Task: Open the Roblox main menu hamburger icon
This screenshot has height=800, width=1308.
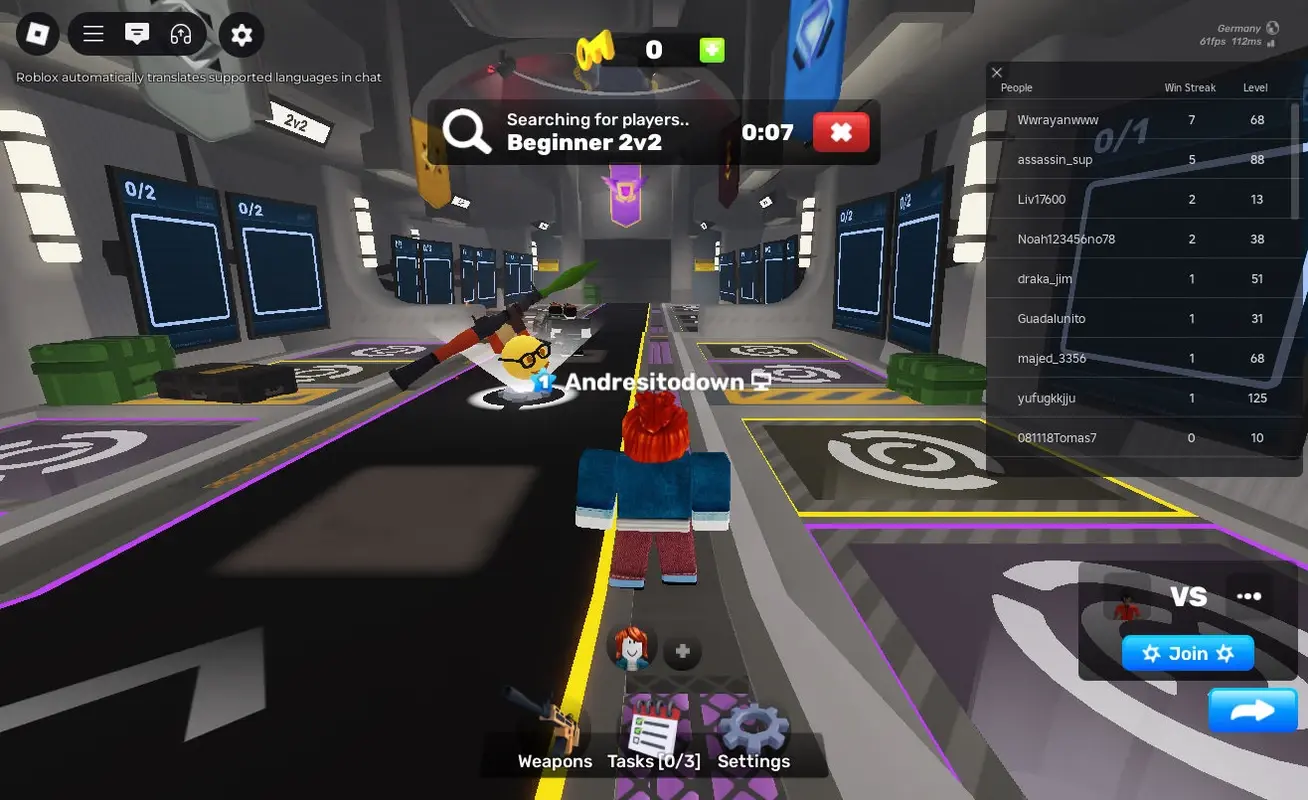Action: 92,33
